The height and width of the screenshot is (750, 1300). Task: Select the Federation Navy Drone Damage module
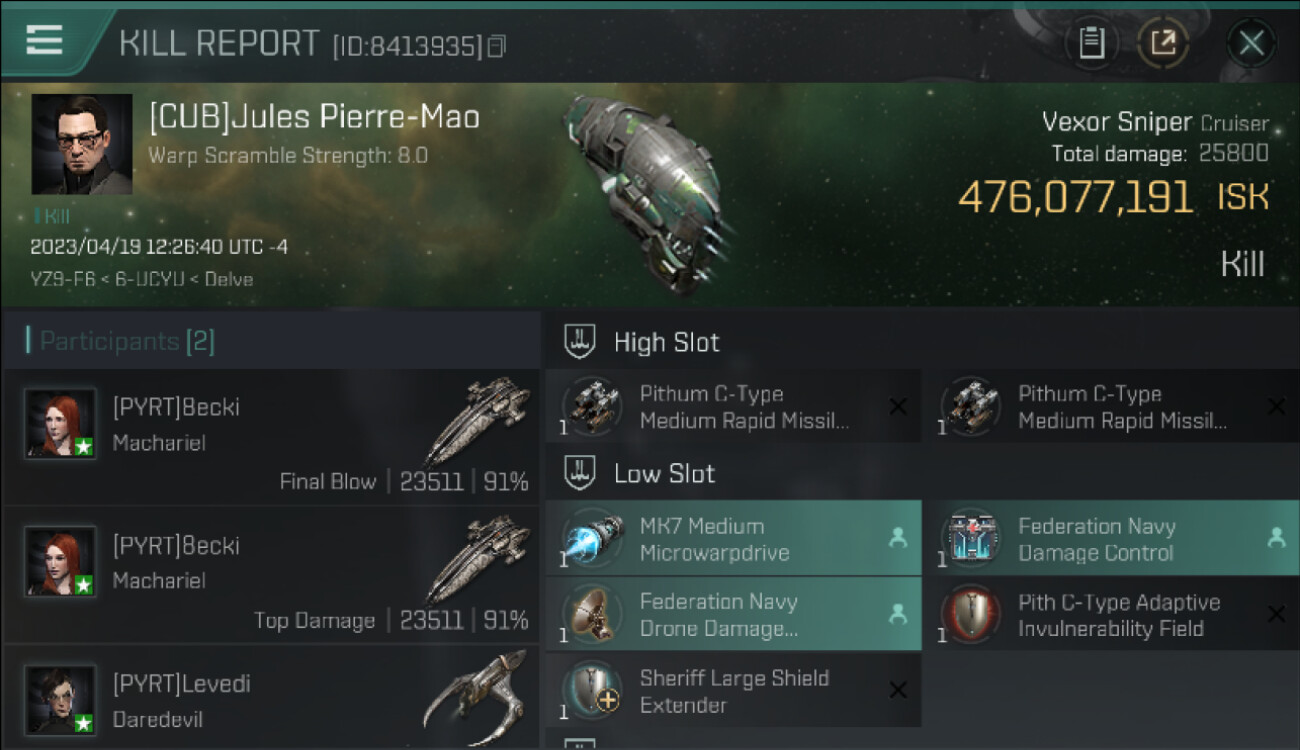[x=733, y=615]
